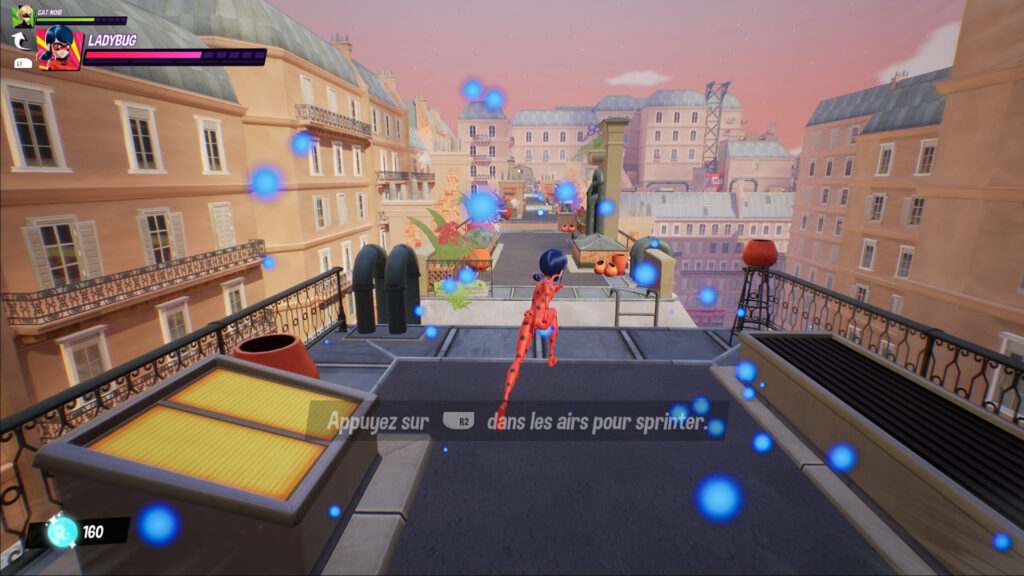Click the Ladybug character portrait
This screenshot has height=576, width=1024.
(x=59, y=48)
